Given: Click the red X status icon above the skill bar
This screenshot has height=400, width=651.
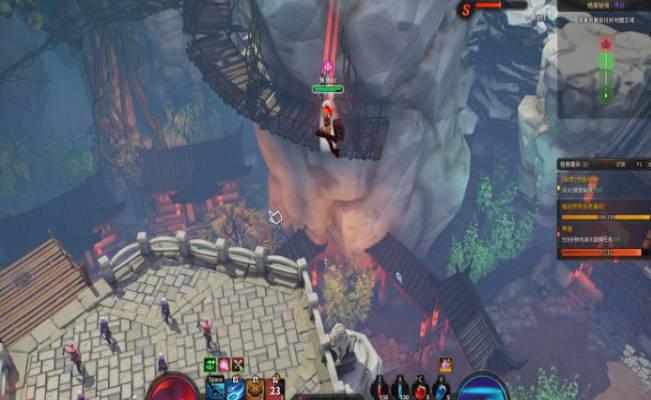Looking at the screenshot, I should click(237, 365).
